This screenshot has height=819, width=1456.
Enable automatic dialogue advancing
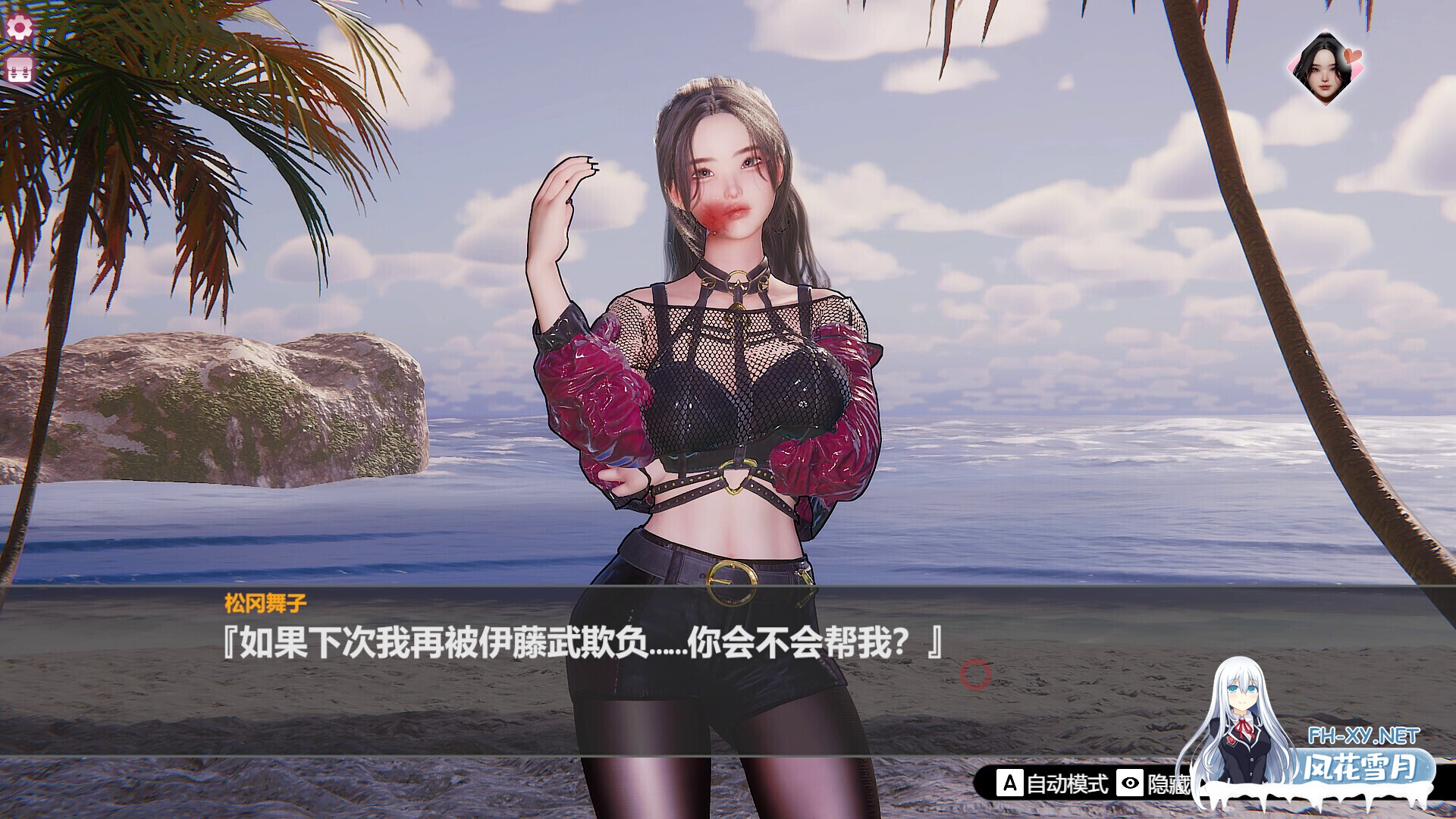(x=1068, y=783)
